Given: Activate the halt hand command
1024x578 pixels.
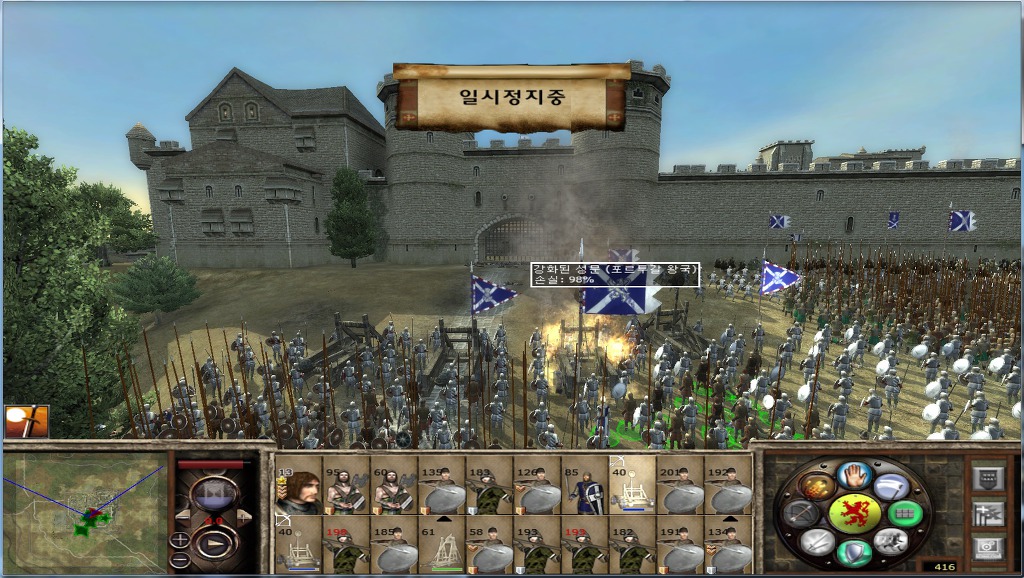Looking at the screenshot, I should click(853, 474).
